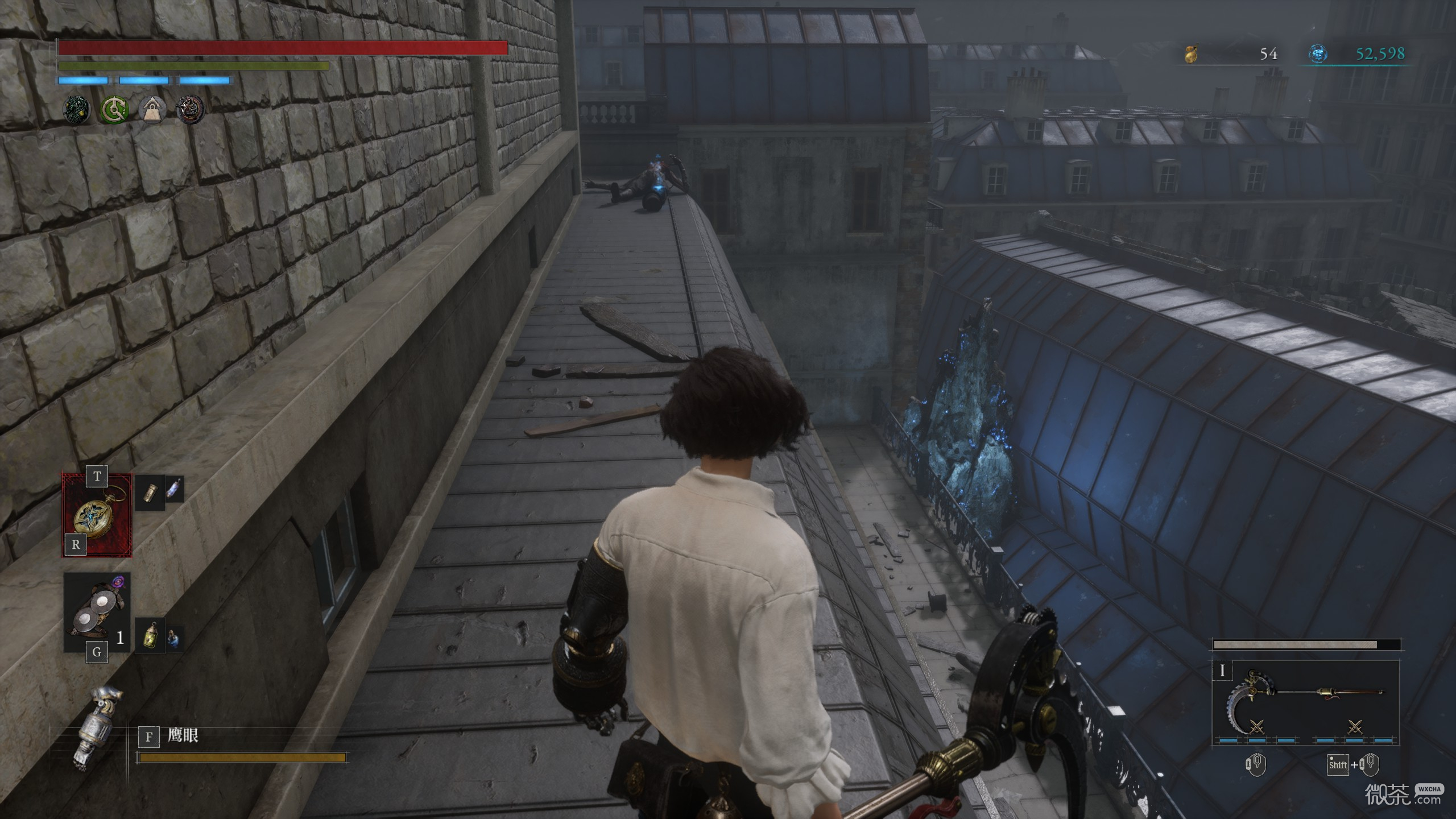Click the golden pouch counter icon
The image size is (1456, 819).
[x=1191, y=54]
